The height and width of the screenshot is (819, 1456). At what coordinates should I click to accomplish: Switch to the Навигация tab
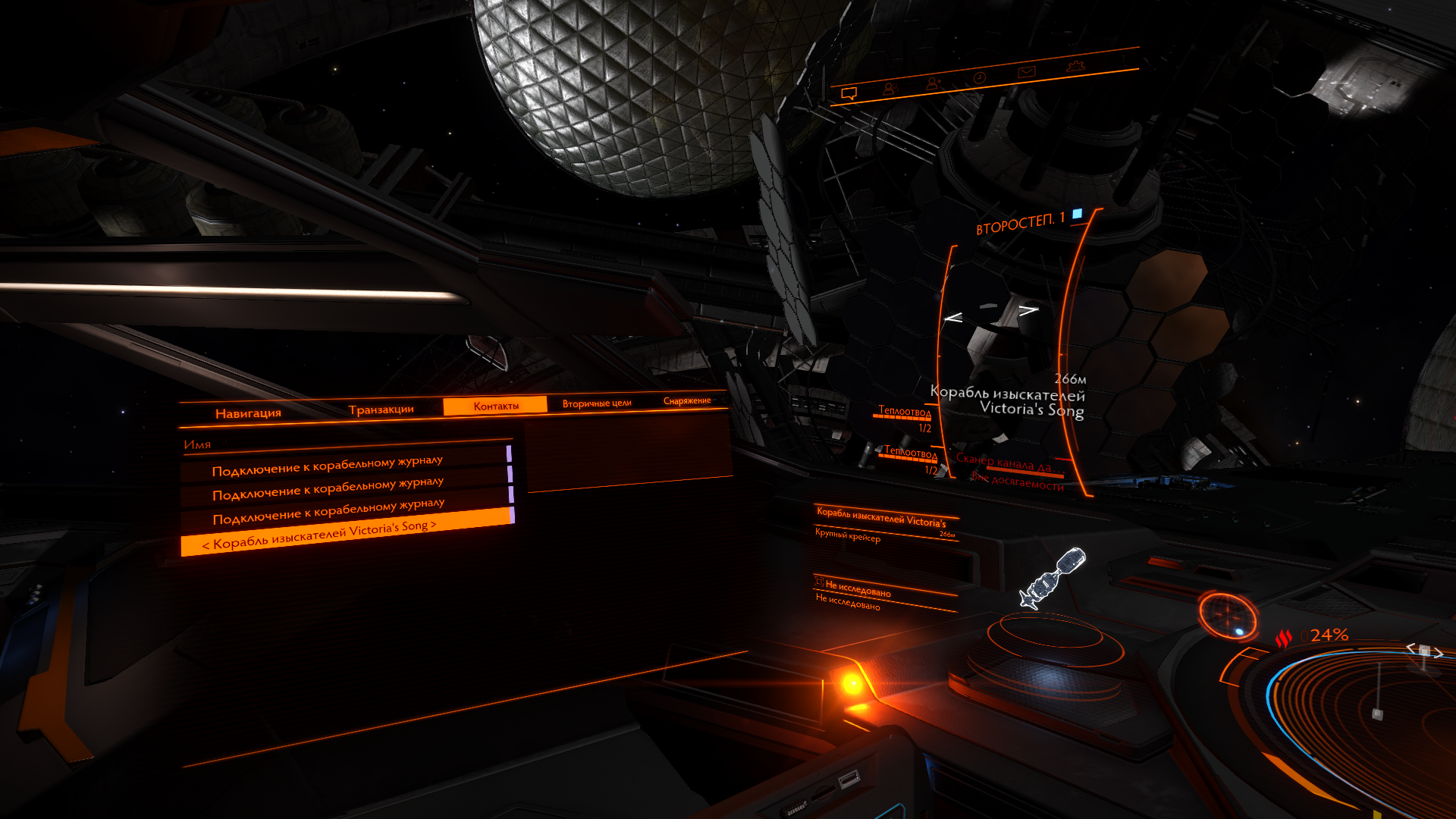(248, 413)
